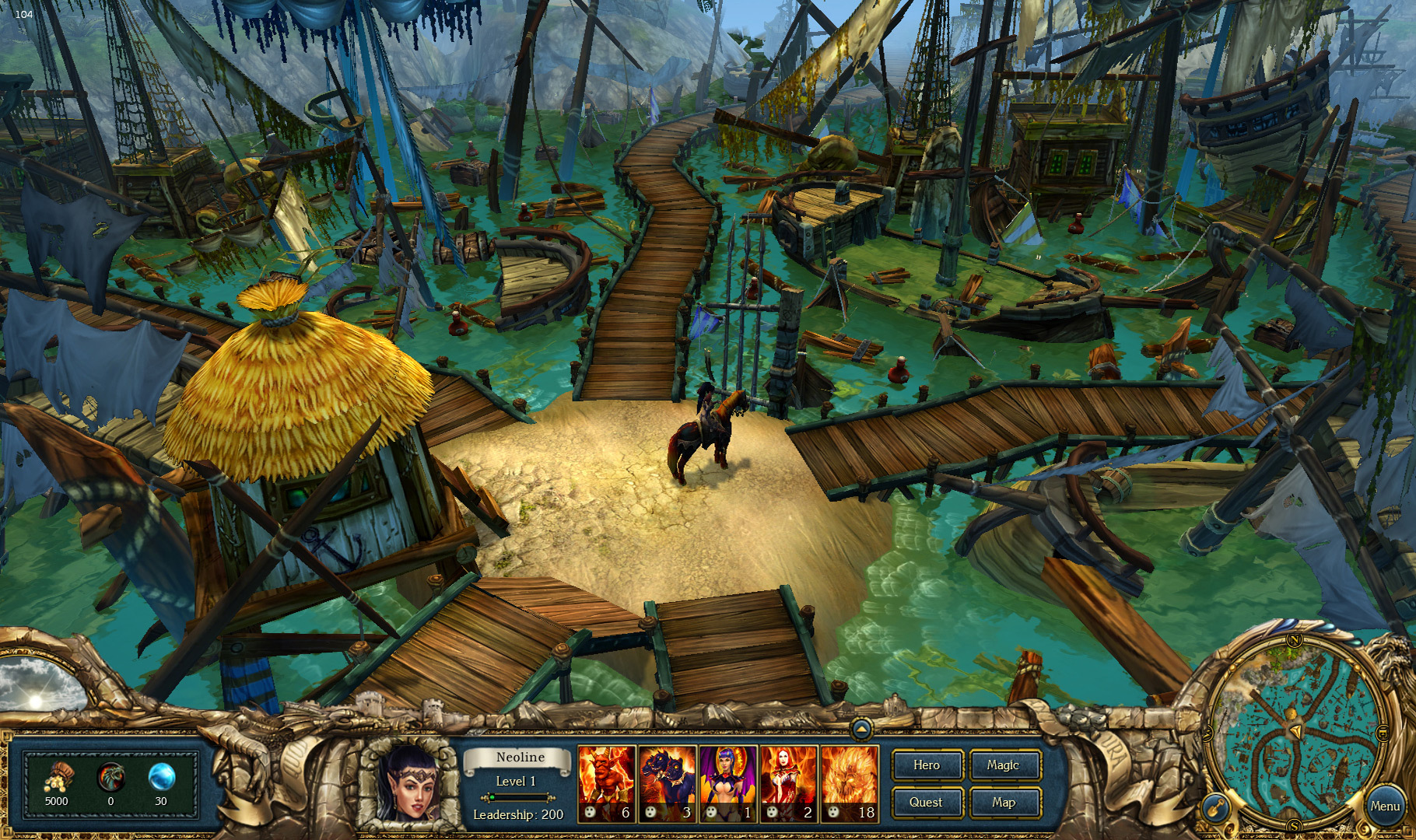1416x840 pixels.
Task: Click the morale face icon on the demon slot
Action: point(589,811)
